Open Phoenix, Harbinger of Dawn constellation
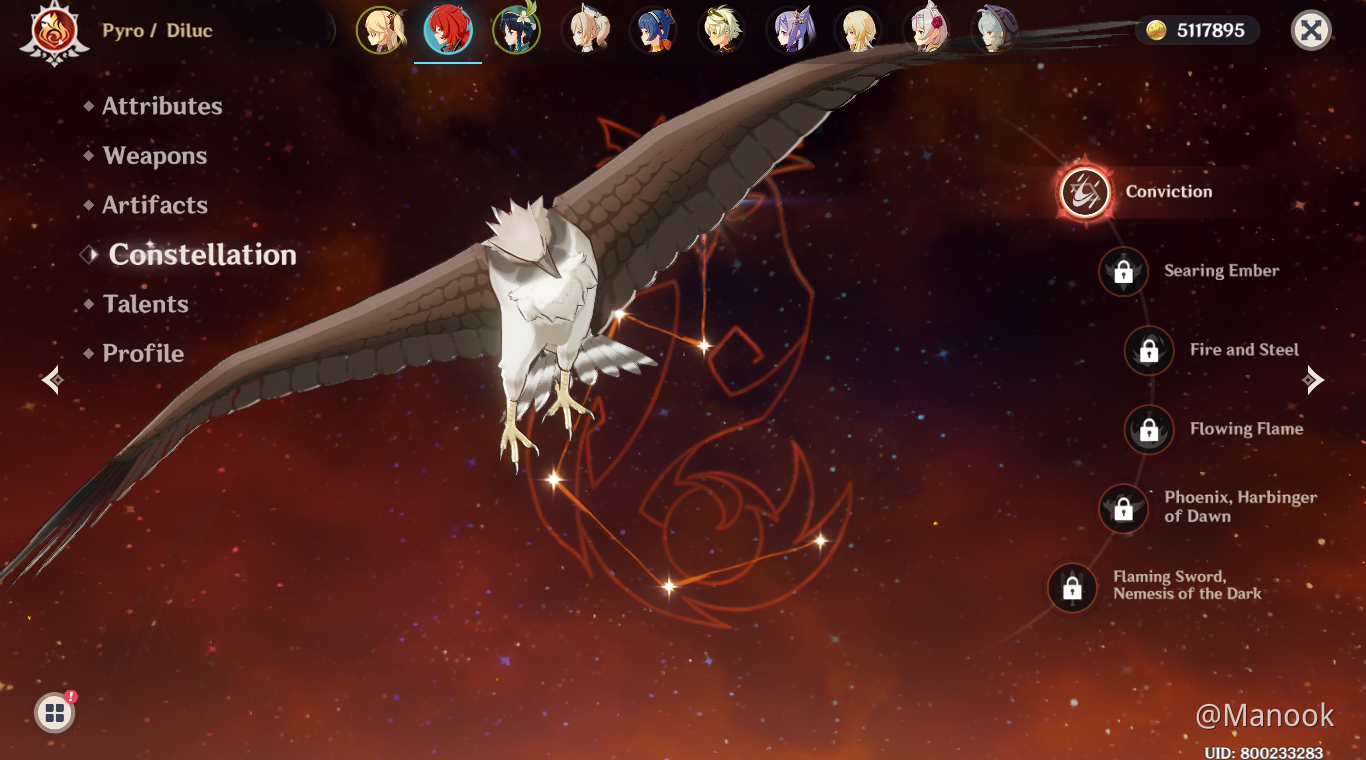 click(1123, 508)
